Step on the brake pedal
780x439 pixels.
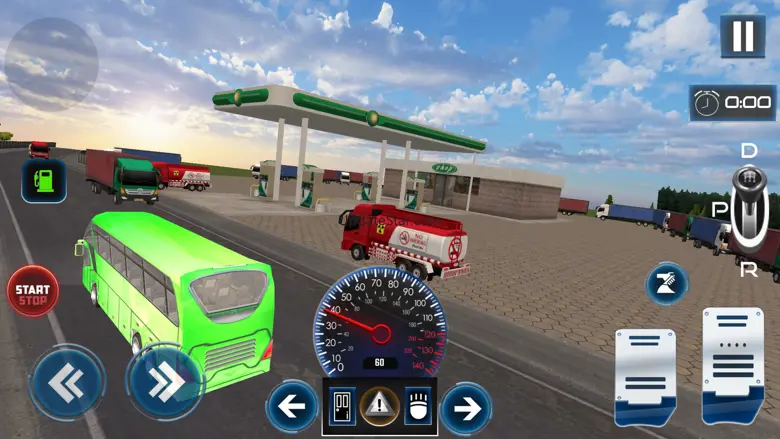tap(645, 376)
